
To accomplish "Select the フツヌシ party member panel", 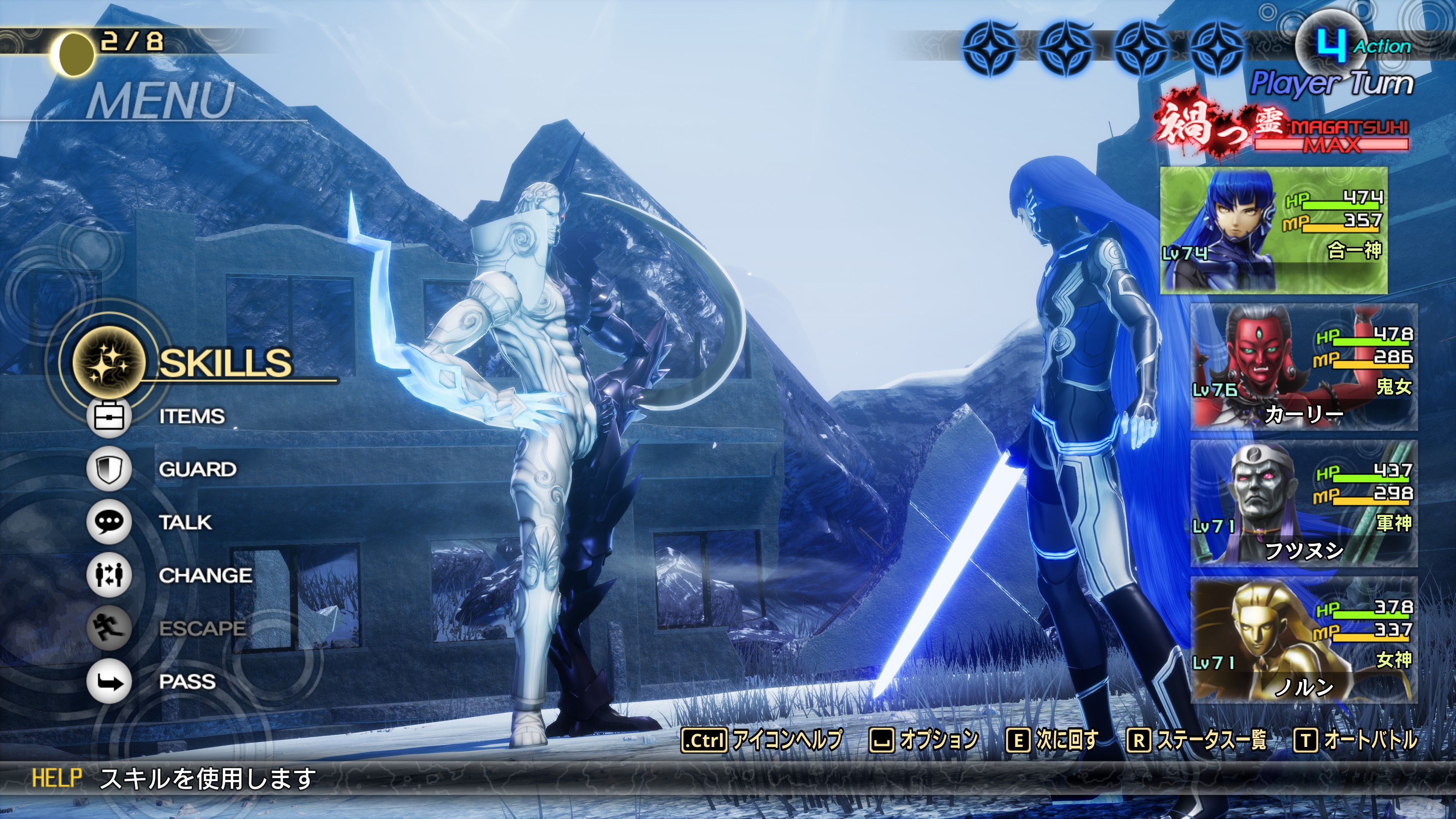I will (1304, 503).
